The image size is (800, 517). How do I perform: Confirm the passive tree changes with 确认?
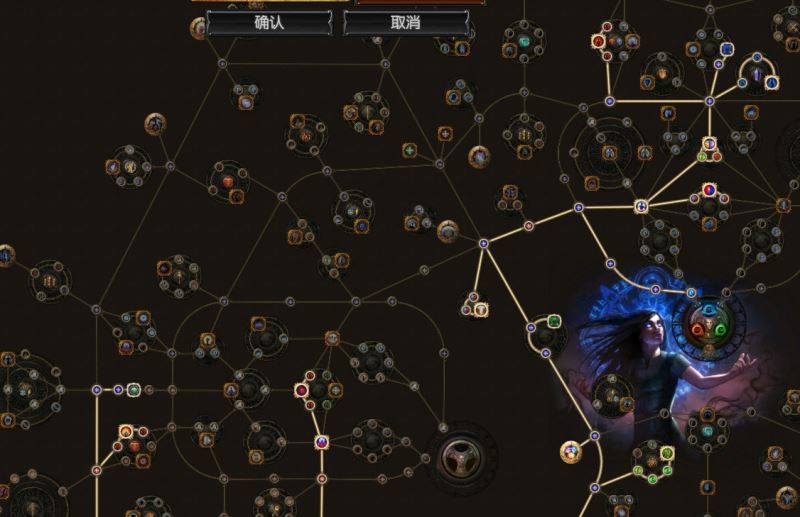tap(269, 22)
